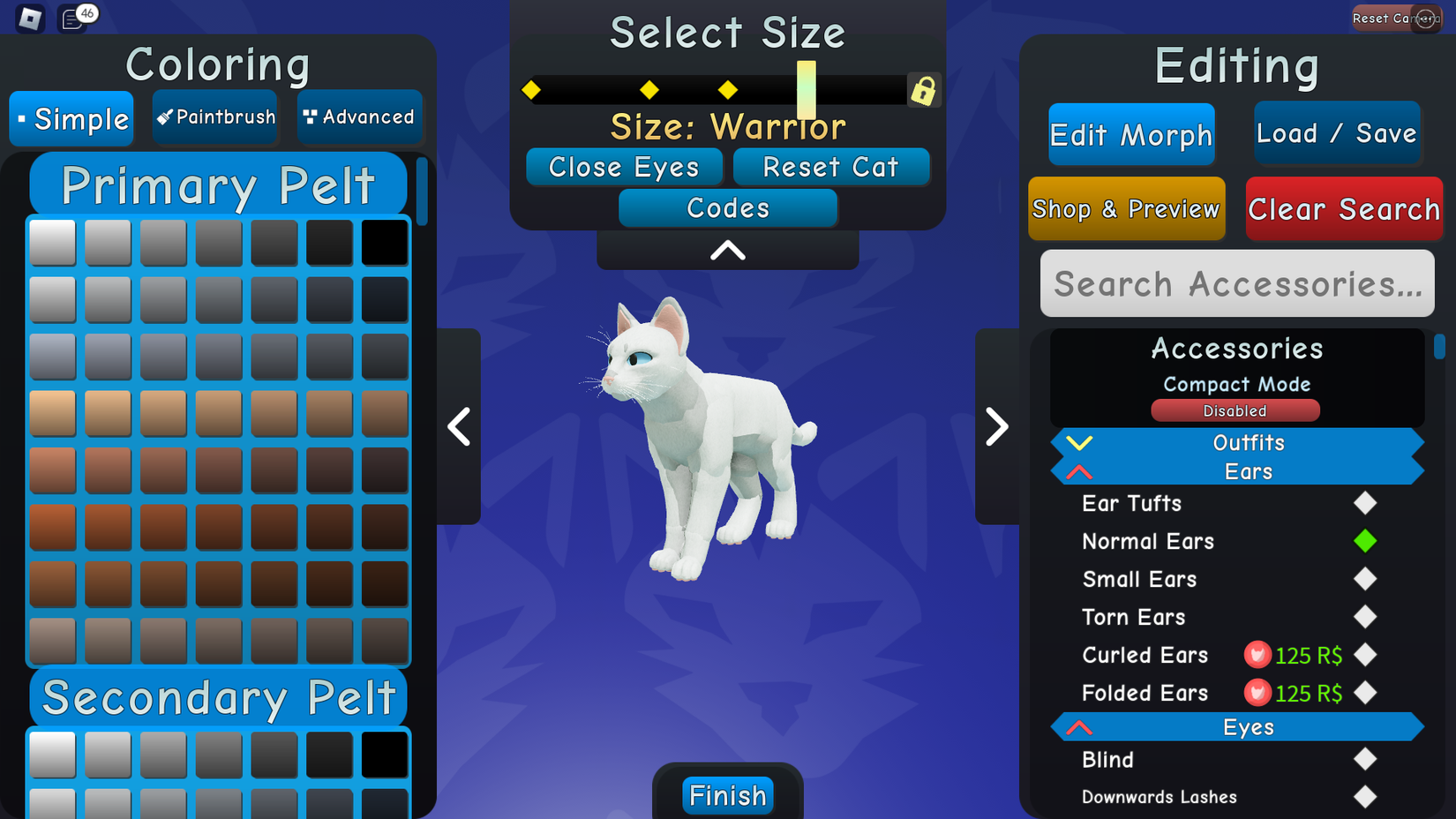Switch to the Simple coloring tab
1456x819 pixels.
(x=71, y=118)
